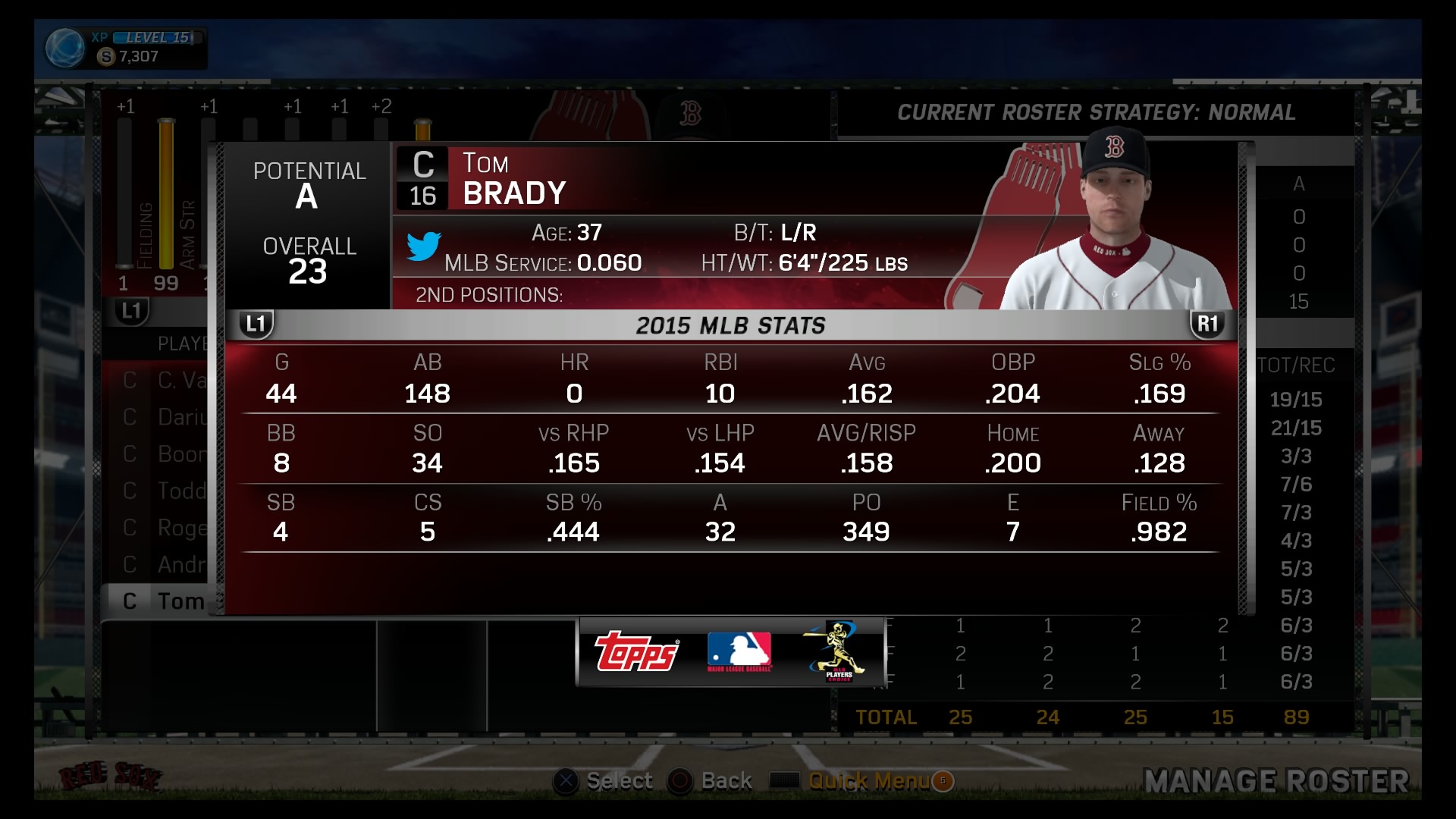Select the Andr catcher roster row
The image size is (1456, 819).
163,564
